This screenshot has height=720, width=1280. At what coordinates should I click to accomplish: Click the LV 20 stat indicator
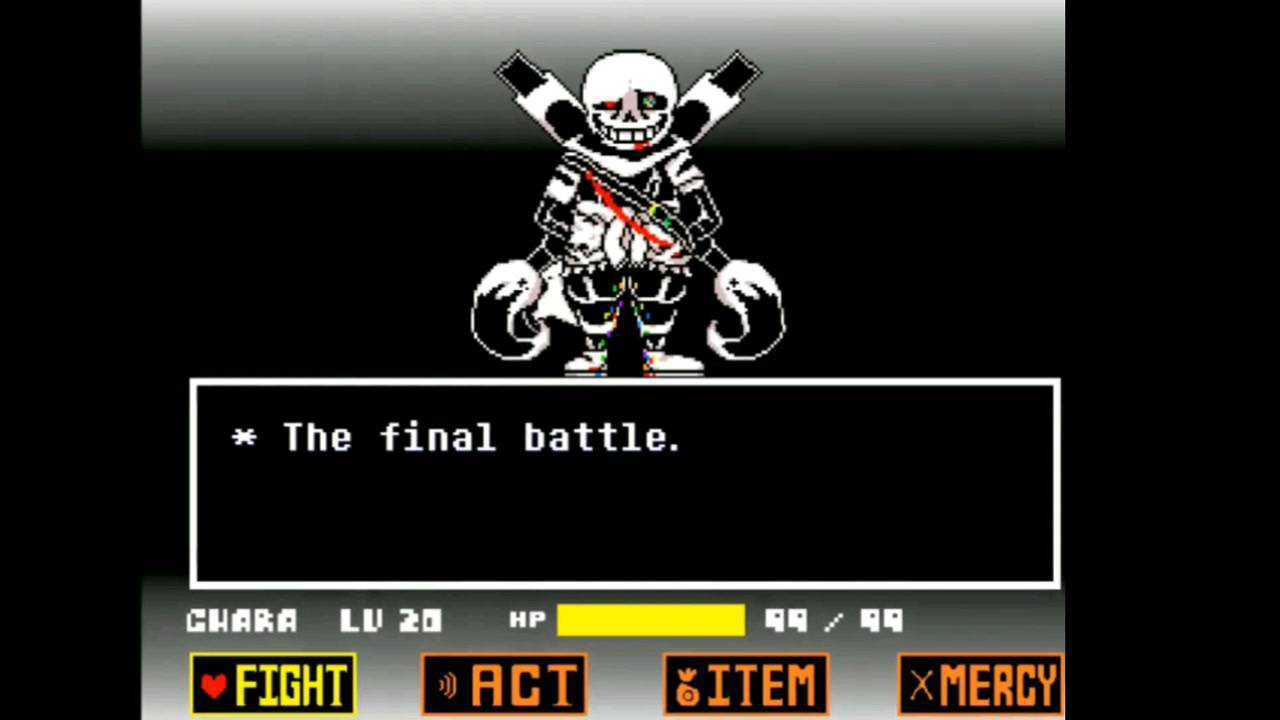point(393,620)
